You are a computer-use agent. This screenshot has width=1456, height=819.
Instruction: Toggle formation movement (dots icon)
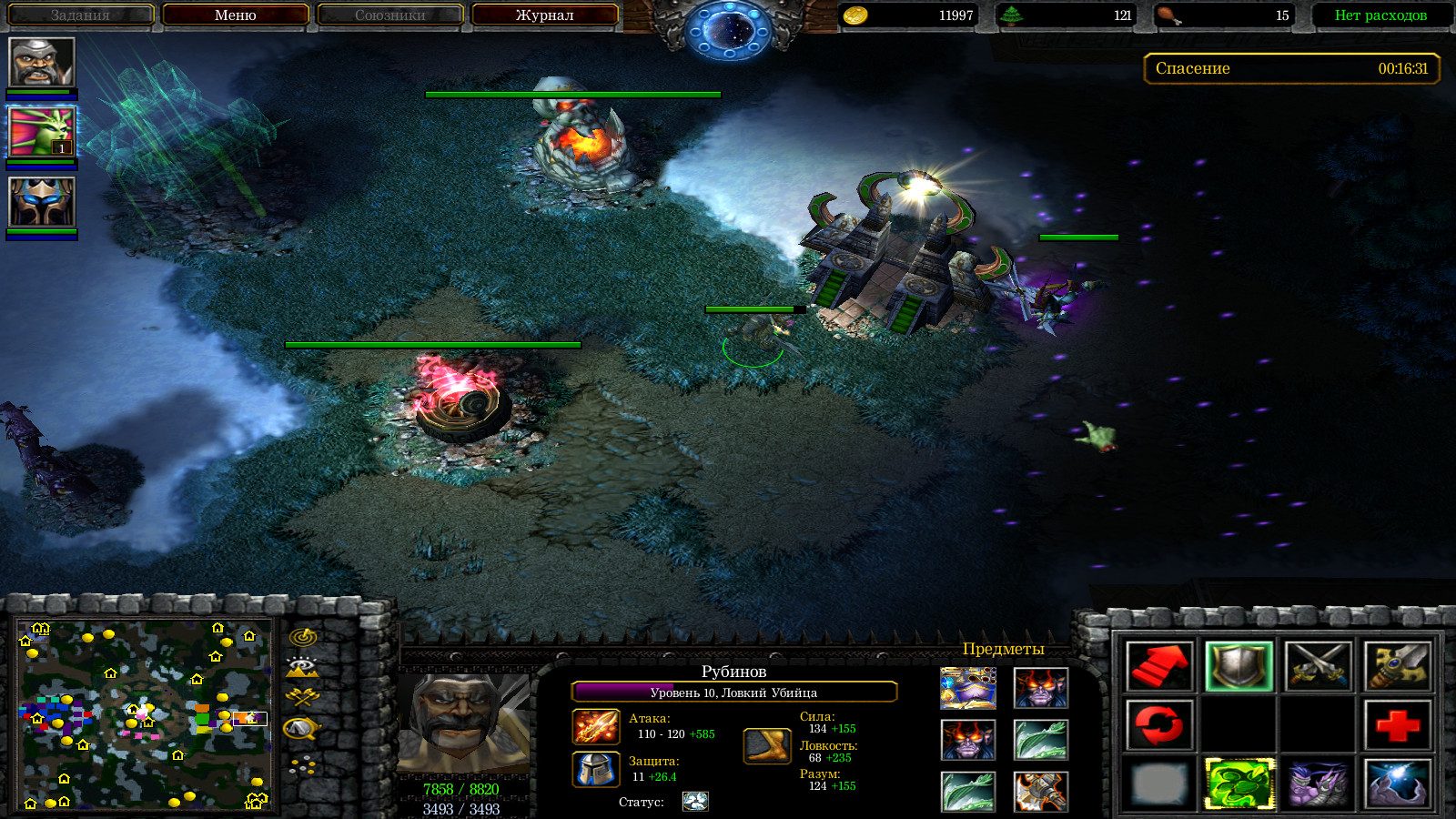[302, 766]
